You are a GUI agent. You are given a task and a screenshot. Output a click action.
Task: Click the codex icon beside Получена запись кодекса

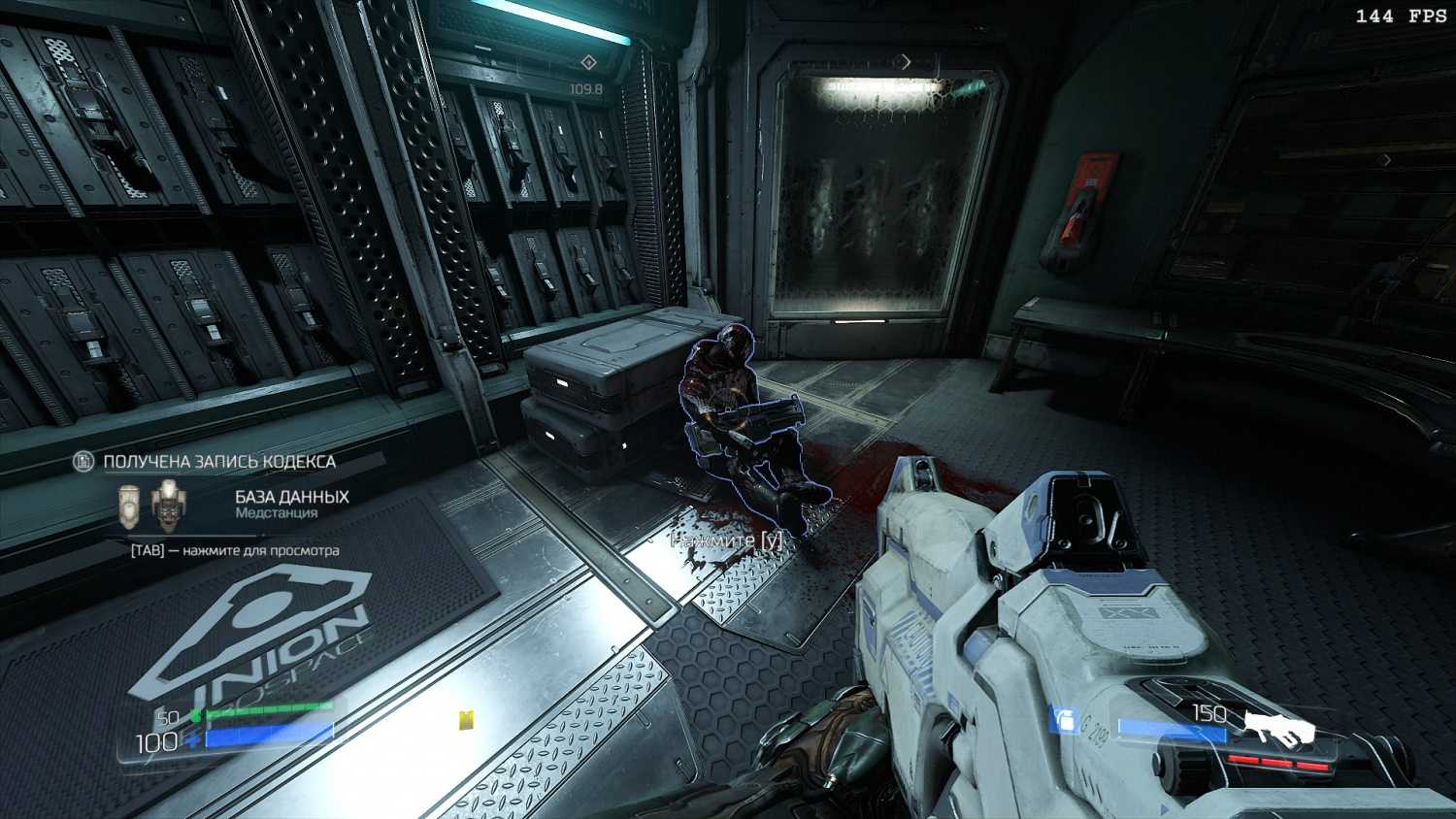point(84,462)
